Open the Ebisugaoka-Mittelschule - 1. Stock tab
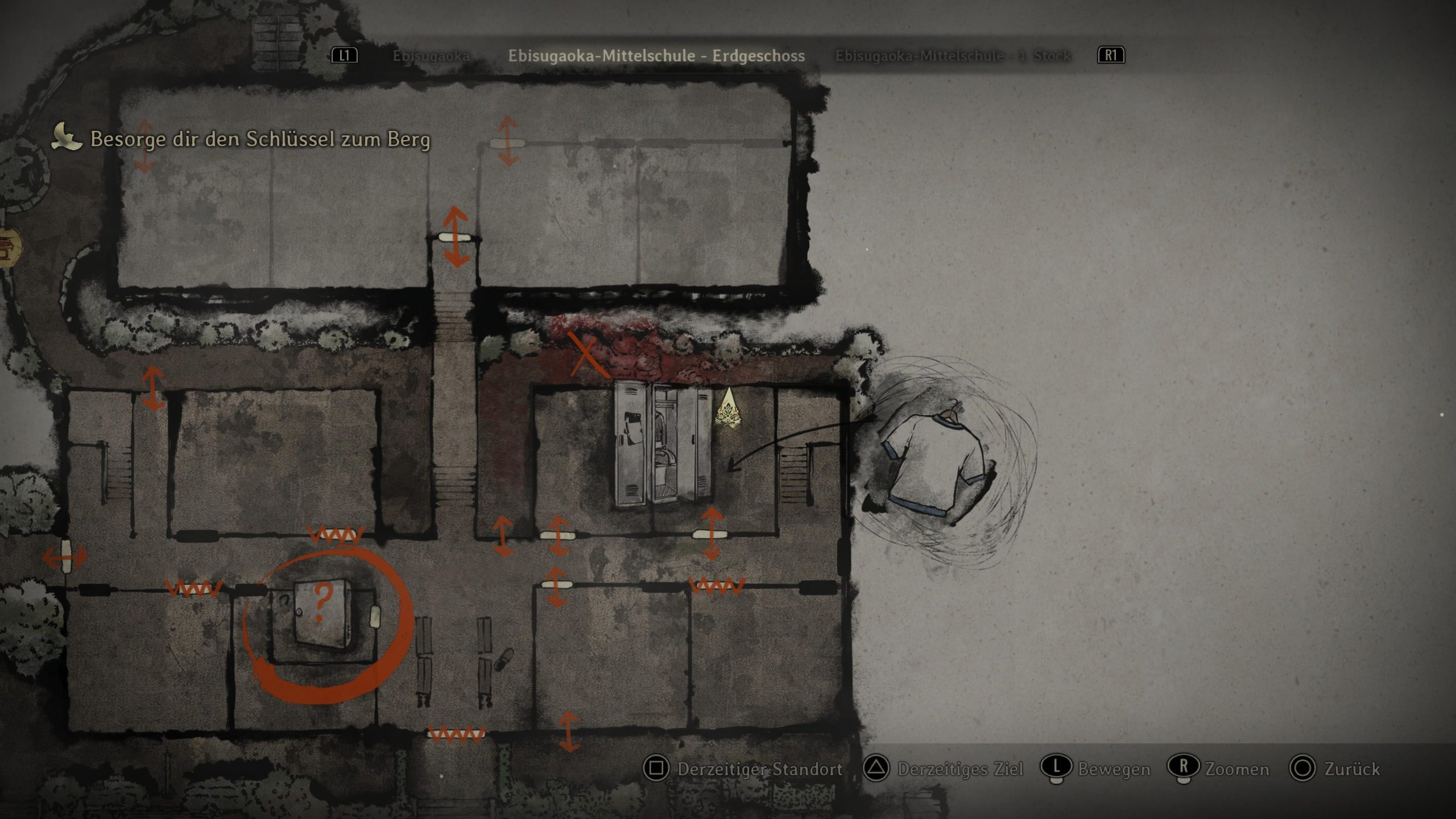The image size is (1456, 819). pyautogui.click(x=953, y=56)
